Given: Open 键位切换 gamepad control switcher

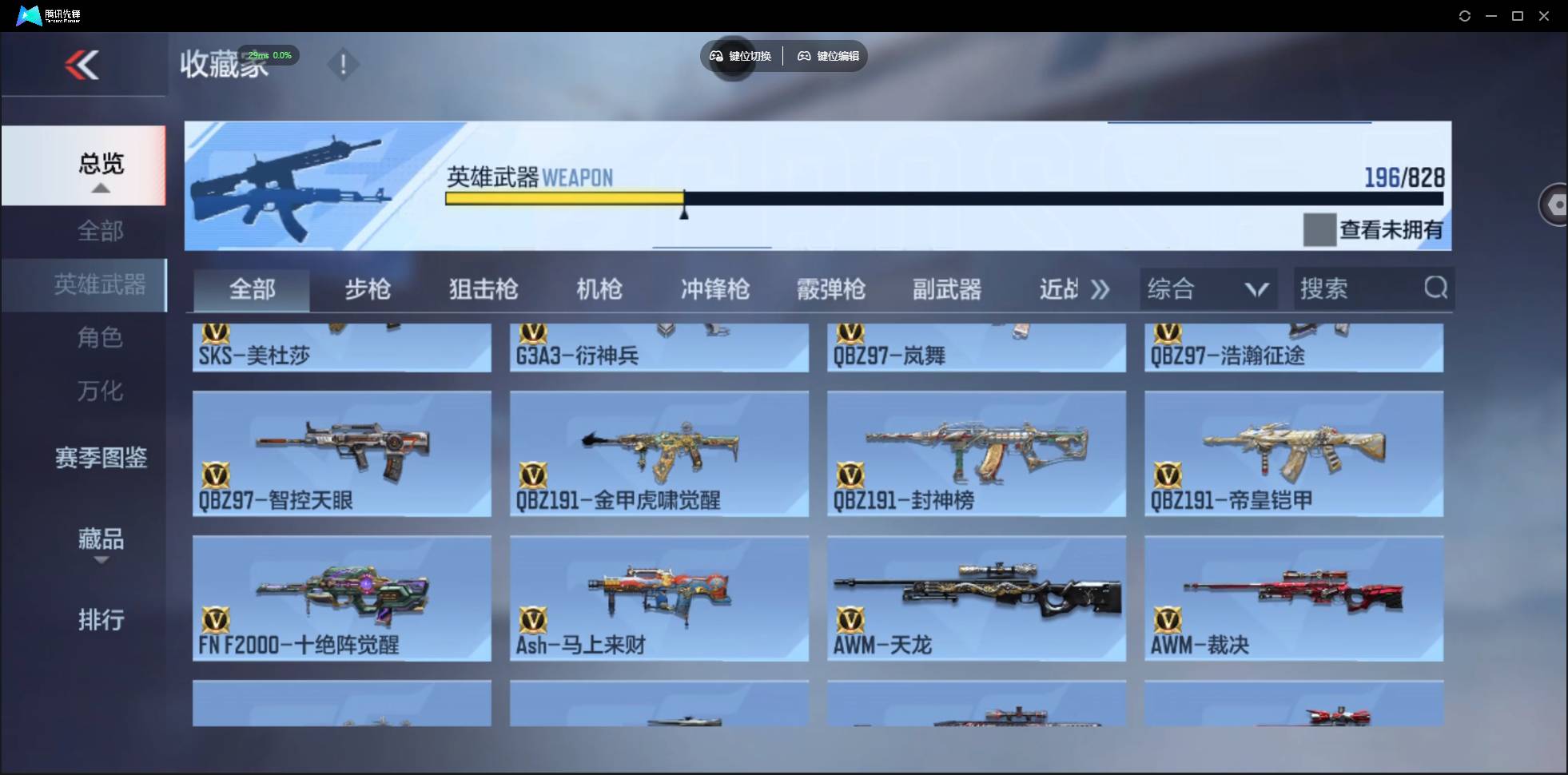Looking at the screenshot, I should click(x=740, y=56).
